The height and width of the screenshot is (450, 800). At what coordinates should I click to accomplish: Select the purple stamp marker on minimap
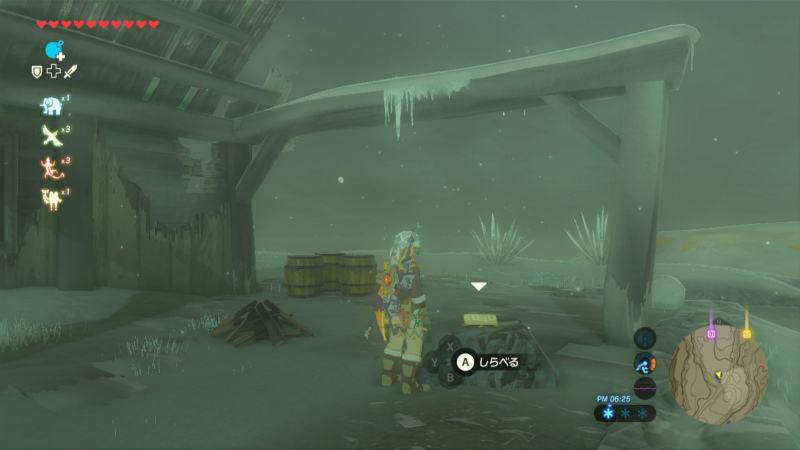pyautogui.click(x=712, y=333)
